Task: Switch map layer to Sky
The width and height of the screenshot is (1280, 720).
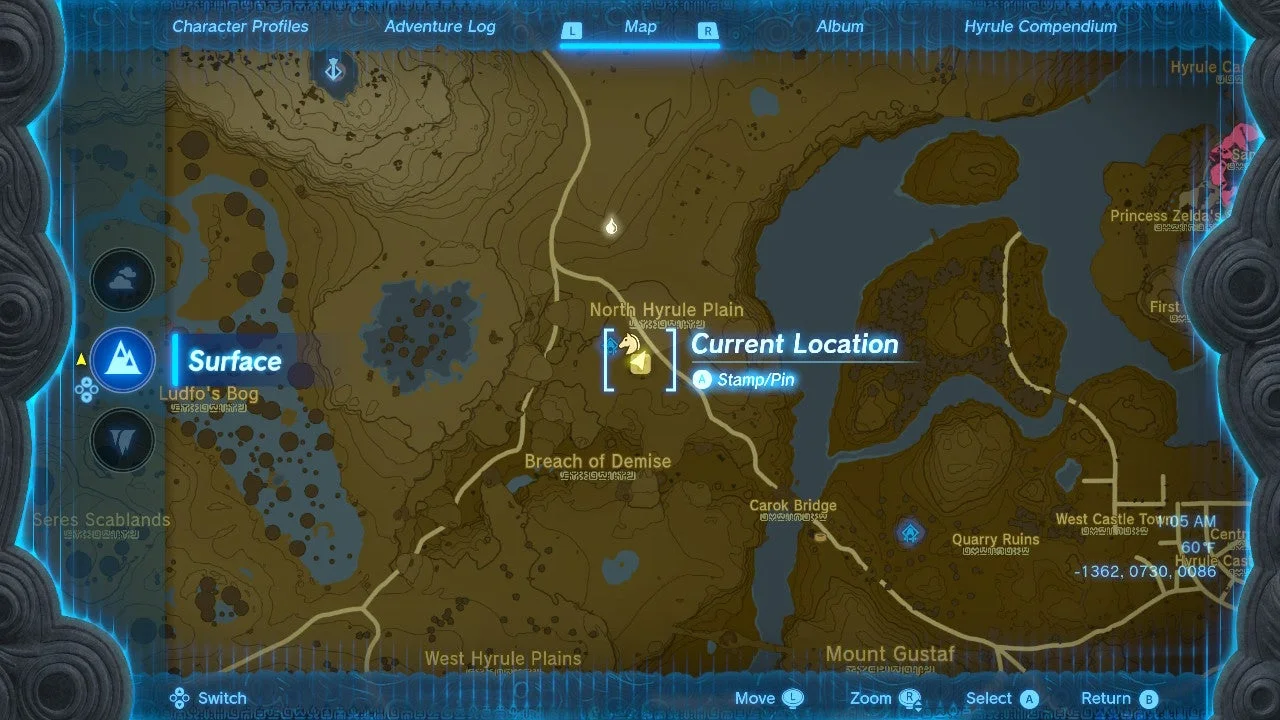Action: (123, 281)
